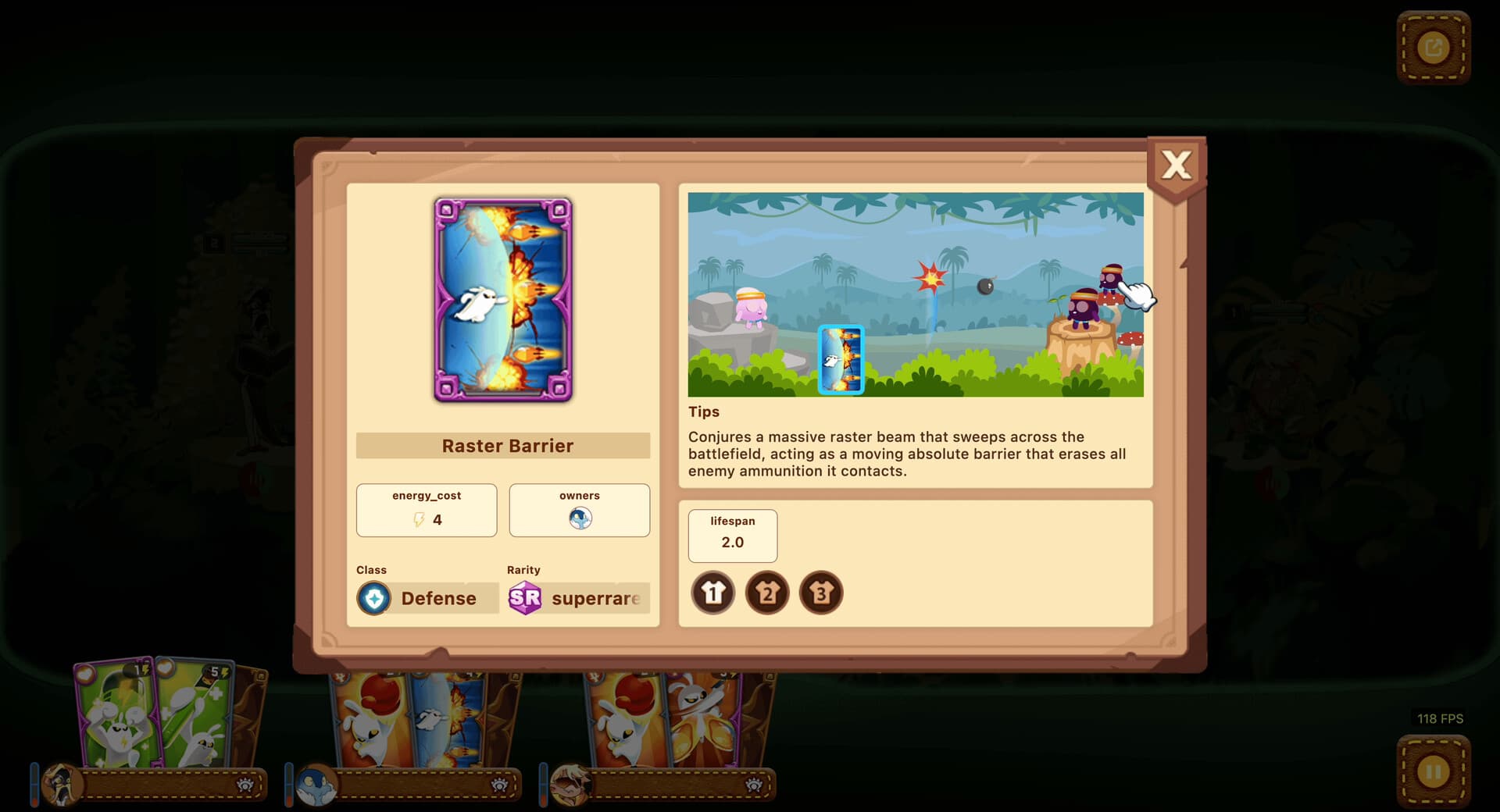Image resolution: width=1500 pixels, height=812 pixels.
Task: Toggle the level 3 shirt badge
Action: tap(822, 593)
